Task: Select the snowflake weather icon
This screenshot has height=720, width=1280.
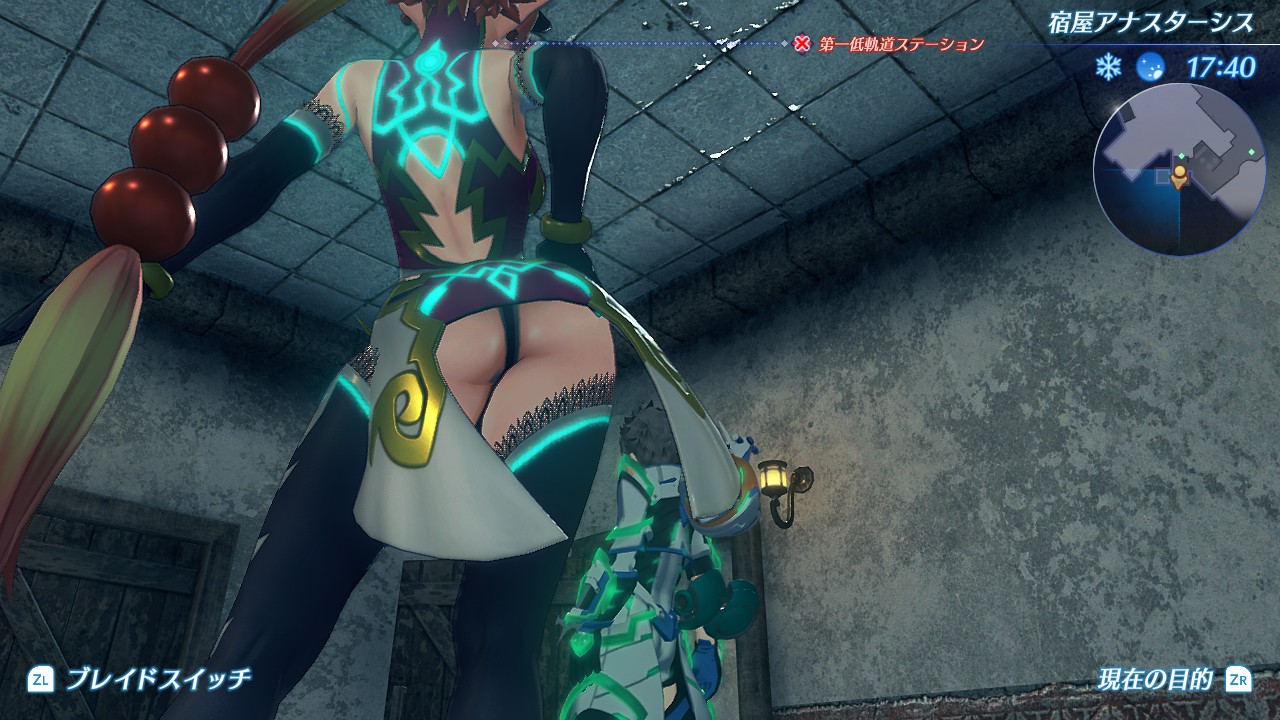Action: [1108, 67]
